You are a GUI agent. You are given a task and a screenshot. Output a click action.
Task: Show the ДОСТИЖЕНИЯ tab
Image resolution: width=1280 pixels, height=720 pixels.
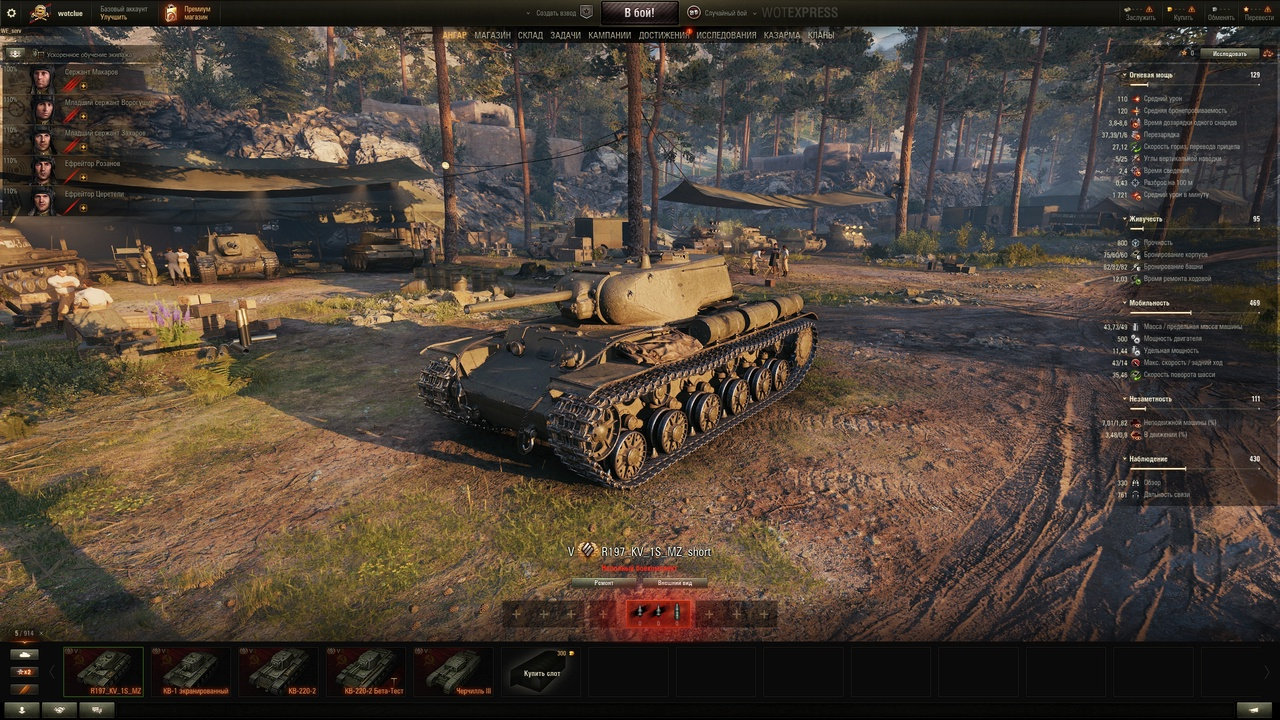click(x=663, y=36)
